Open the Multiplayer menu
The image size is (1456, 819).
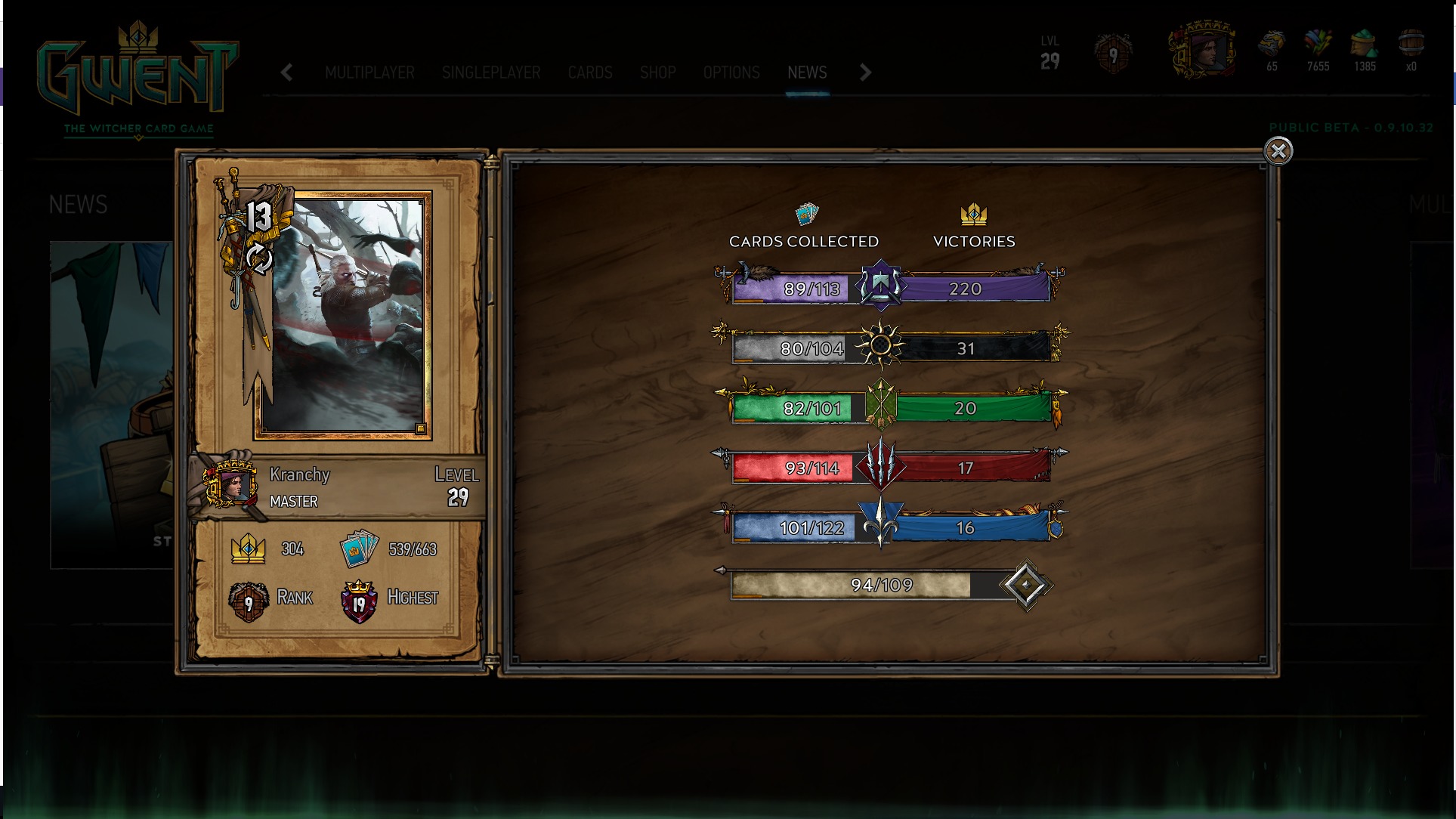point(369,73)
